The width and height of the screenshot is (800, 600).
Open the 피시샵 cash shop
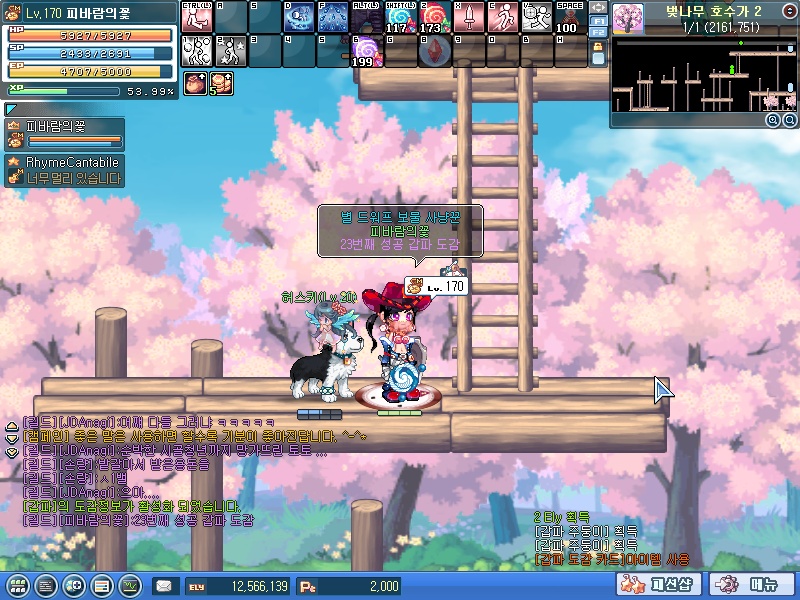[662, 585]
